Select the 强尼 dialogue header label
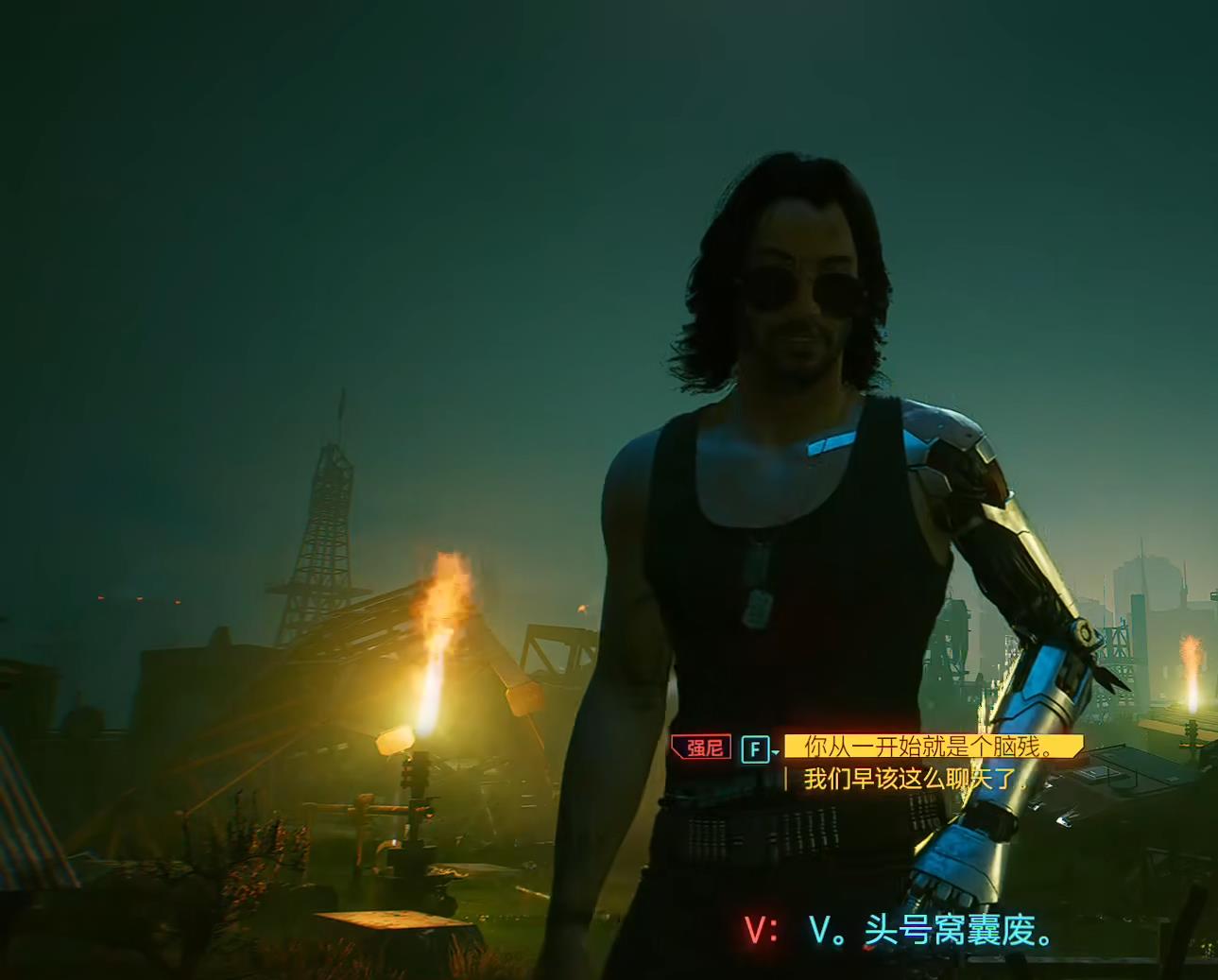Screen dimensions: 1218x980 pos(703,747)
